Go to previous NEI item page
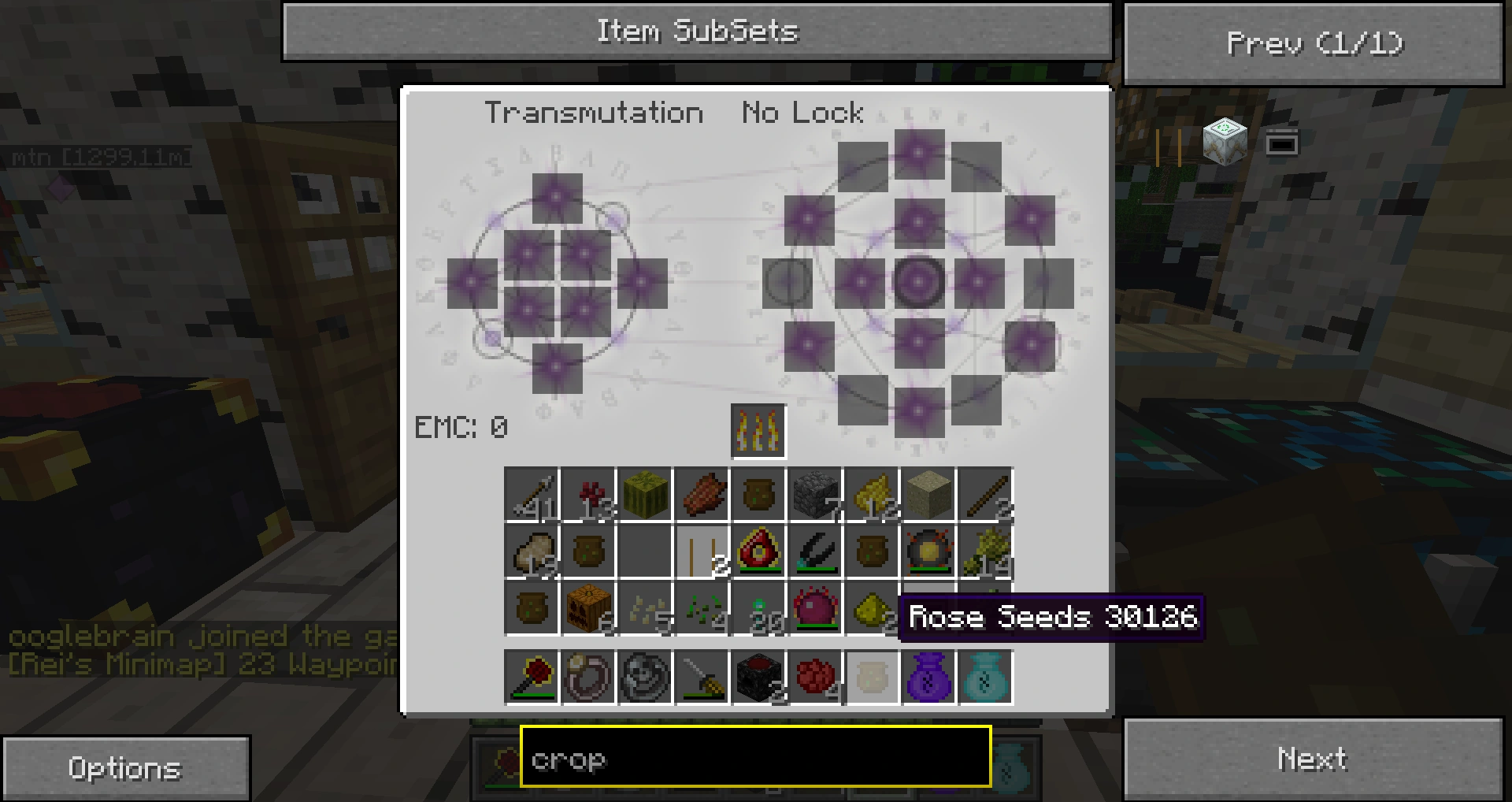This screenshot has width=1512, height=802. [x=1314, y=43]
